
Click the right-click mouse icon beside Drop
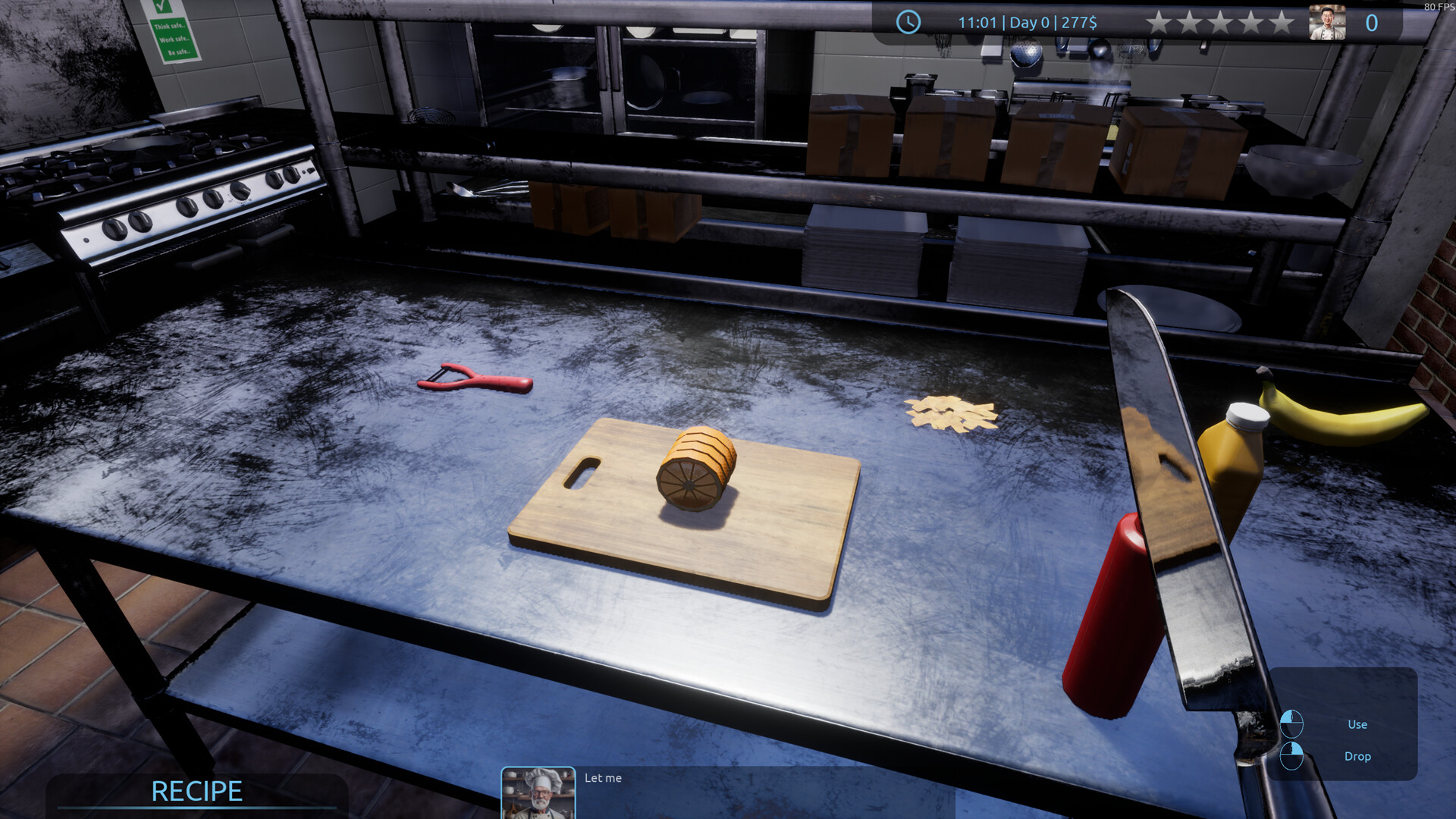coord(1294,755)
